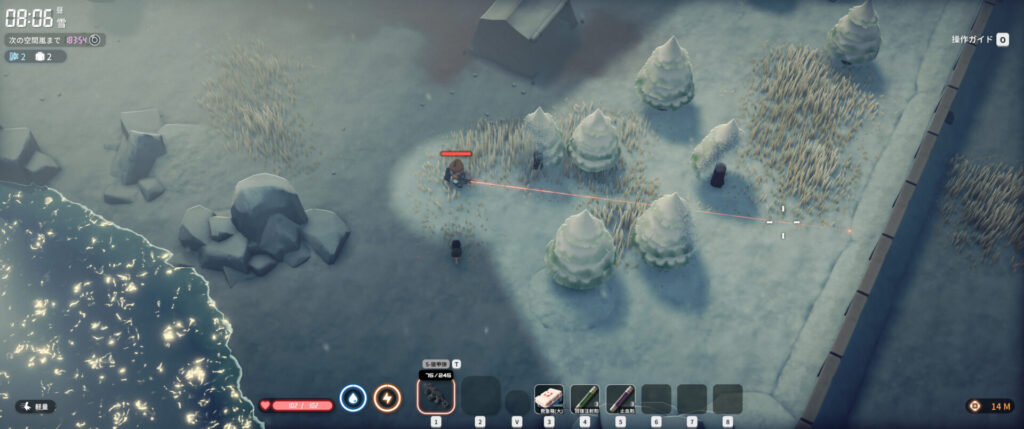The height and width of the screenshot is (429, 1024).
Task: Select the equipped rifle in hotbar slot 1
Action: pyautogui.click(x=436, y=397)
